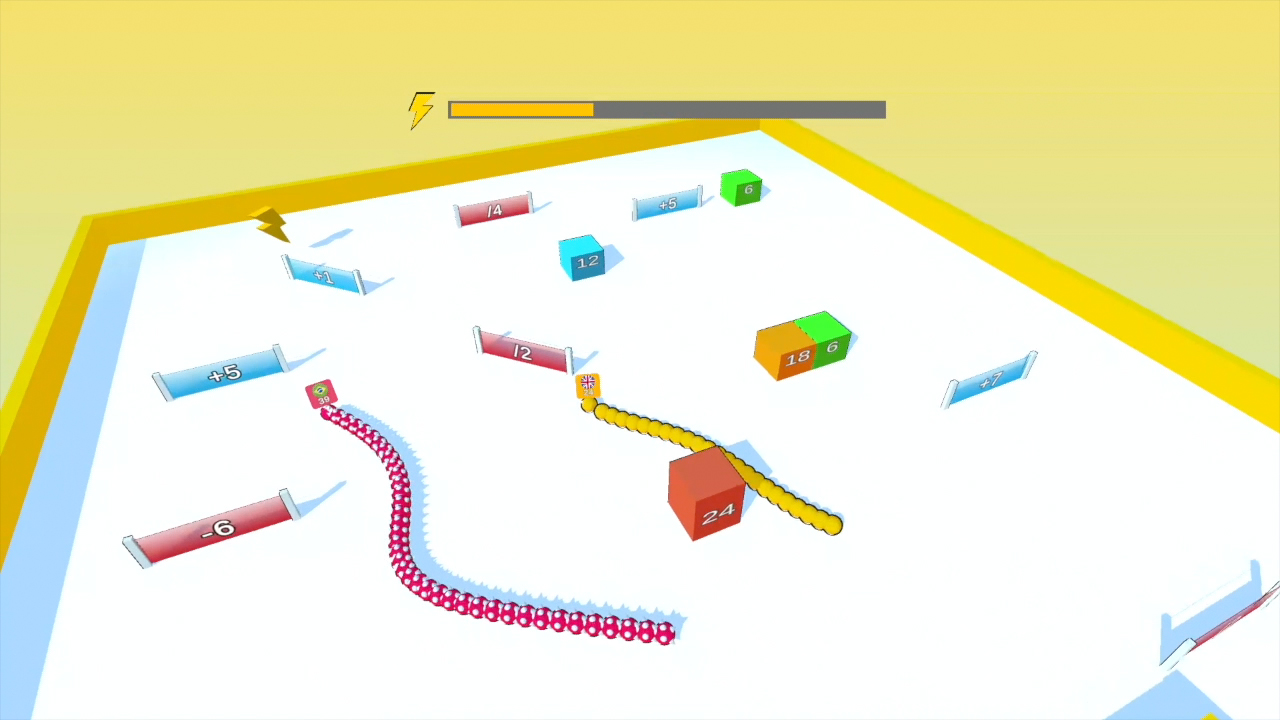Image resolution: width=1280 pixels, height=720 pixels.
Task: Select the UK flag badge on the yellow snake
Action: coord(588,380)
